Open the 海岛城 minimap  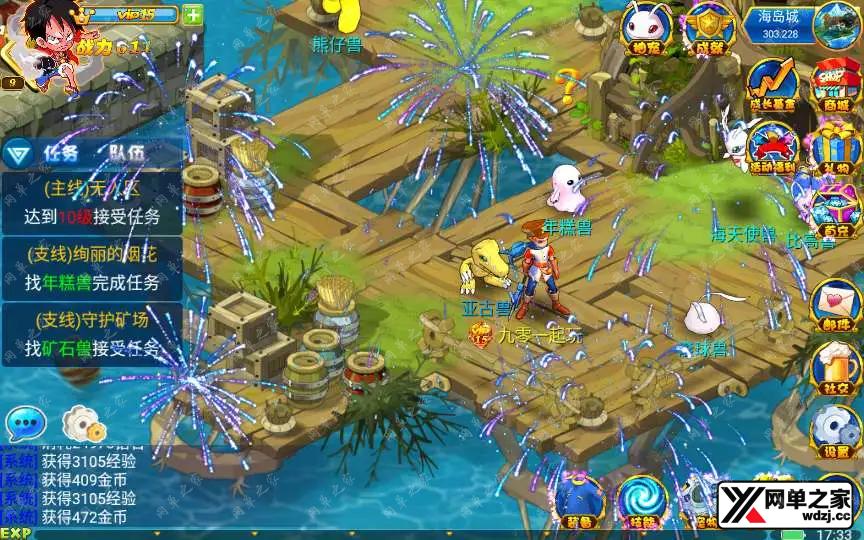(835, 24)
